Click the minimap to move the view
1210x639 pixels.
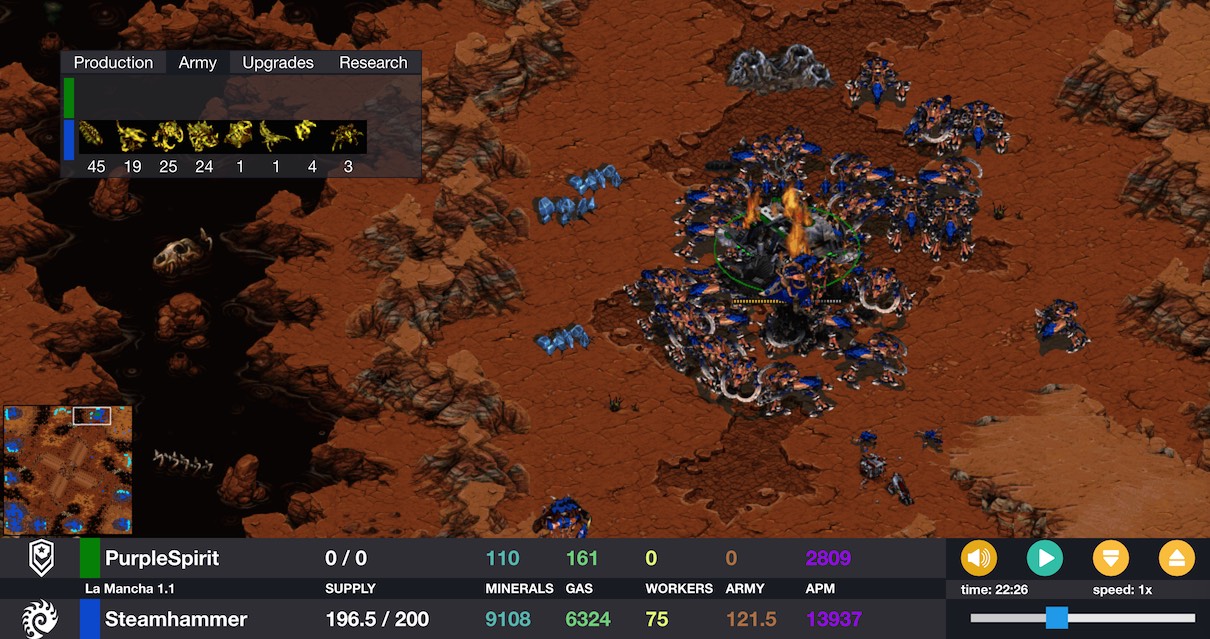coord(68,469)
